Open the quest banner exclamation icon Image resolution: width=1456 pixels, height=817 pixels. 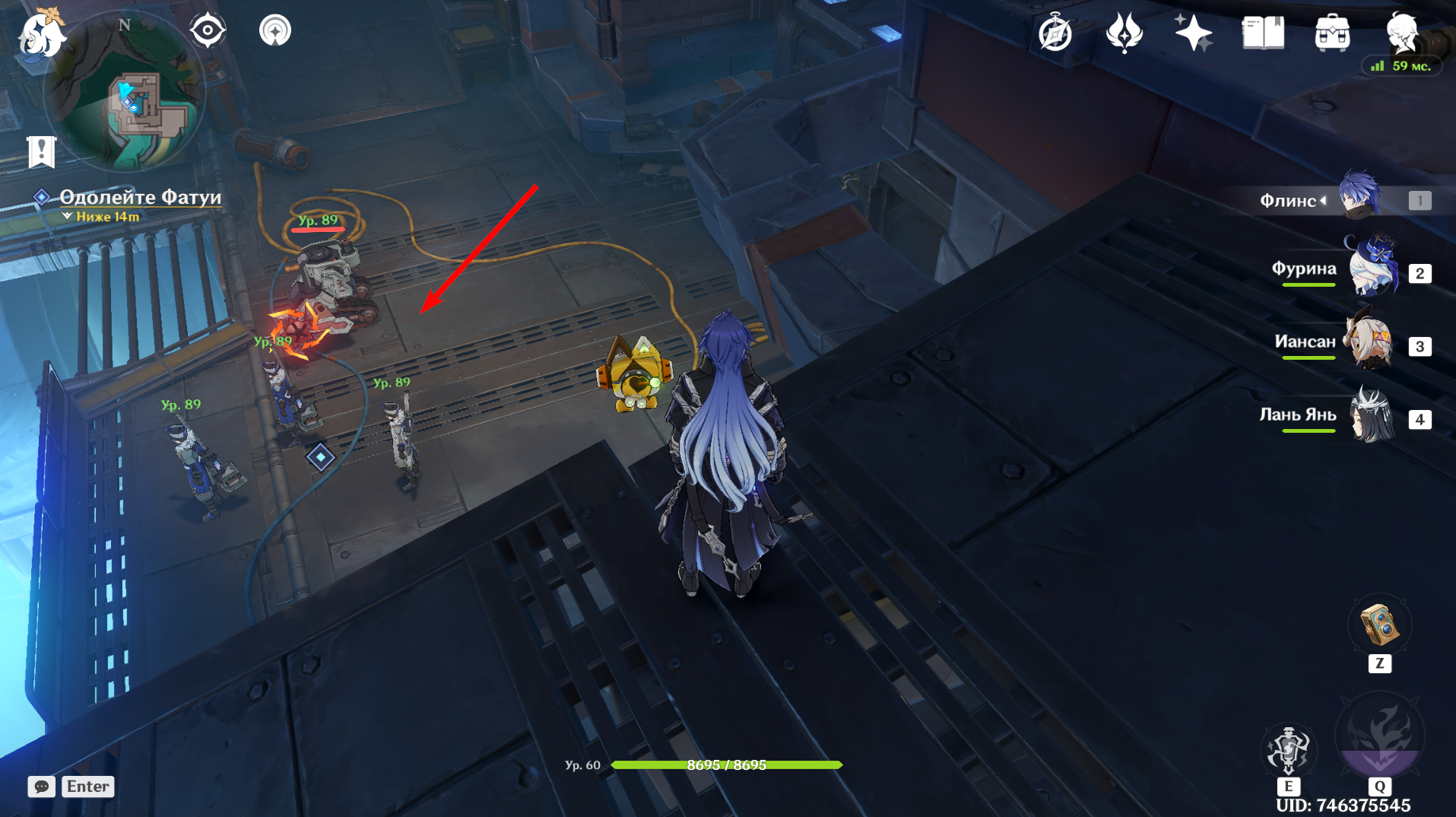[42, 151]
